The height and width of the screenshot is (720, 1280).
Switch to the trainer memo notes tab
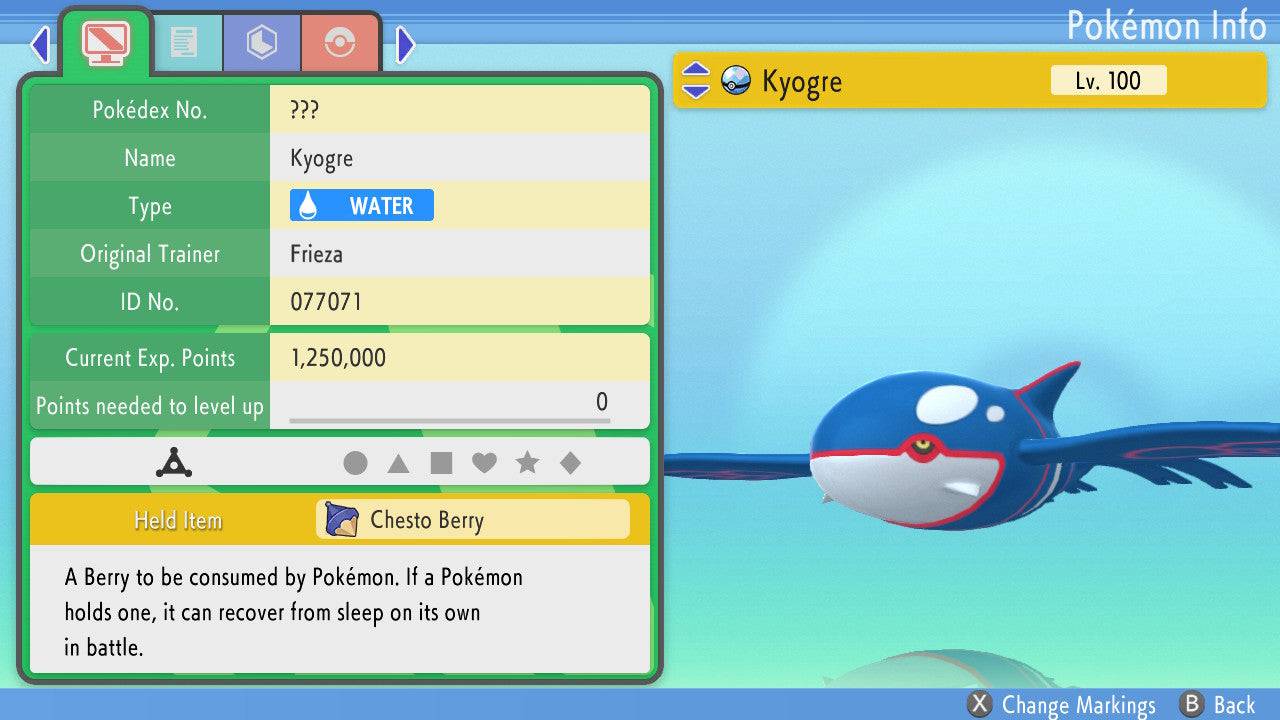(x=183, y=42)
